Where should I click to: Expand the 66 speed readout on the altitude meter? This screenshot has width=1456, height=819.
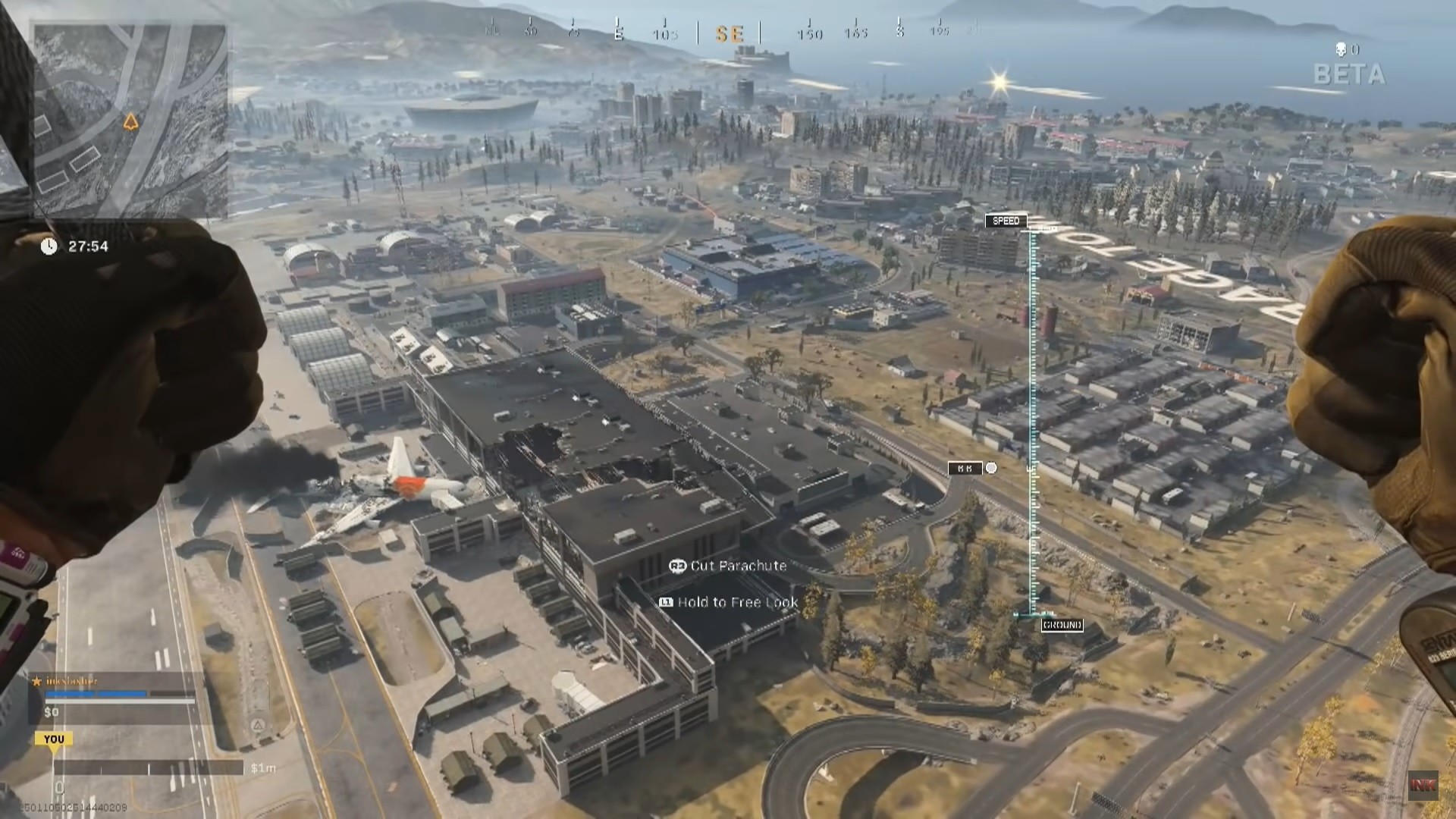[965, 468]
